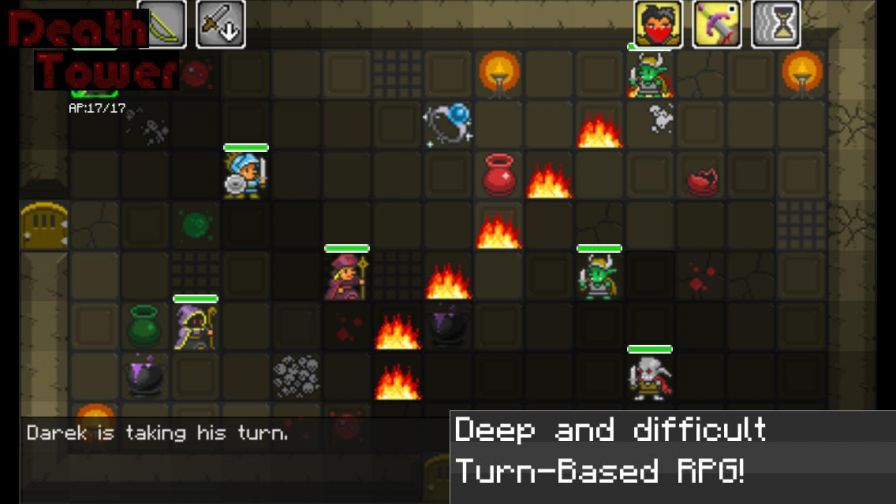Screen dimensions: 896x504
Task: Click the combat log message box
Action: [x=234, y=434]
